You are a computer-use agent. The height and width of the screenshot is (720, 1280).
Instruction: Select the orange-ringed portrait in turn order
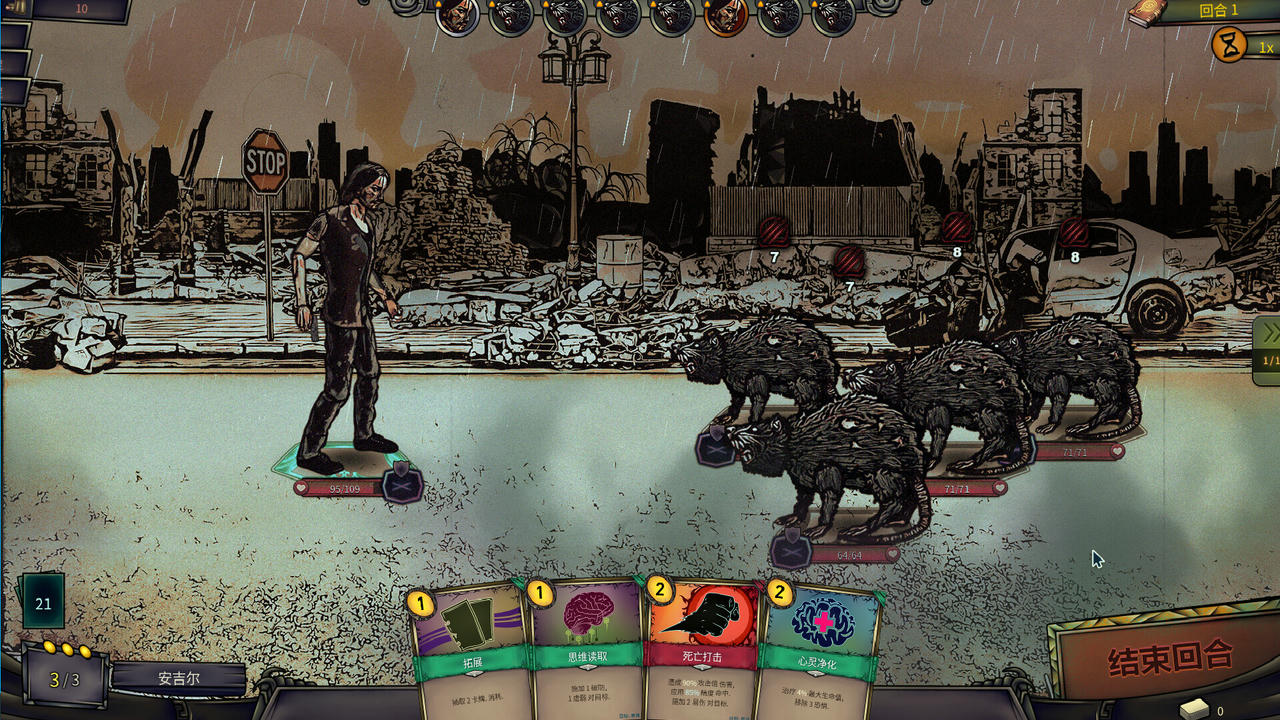tap(725, 15)
